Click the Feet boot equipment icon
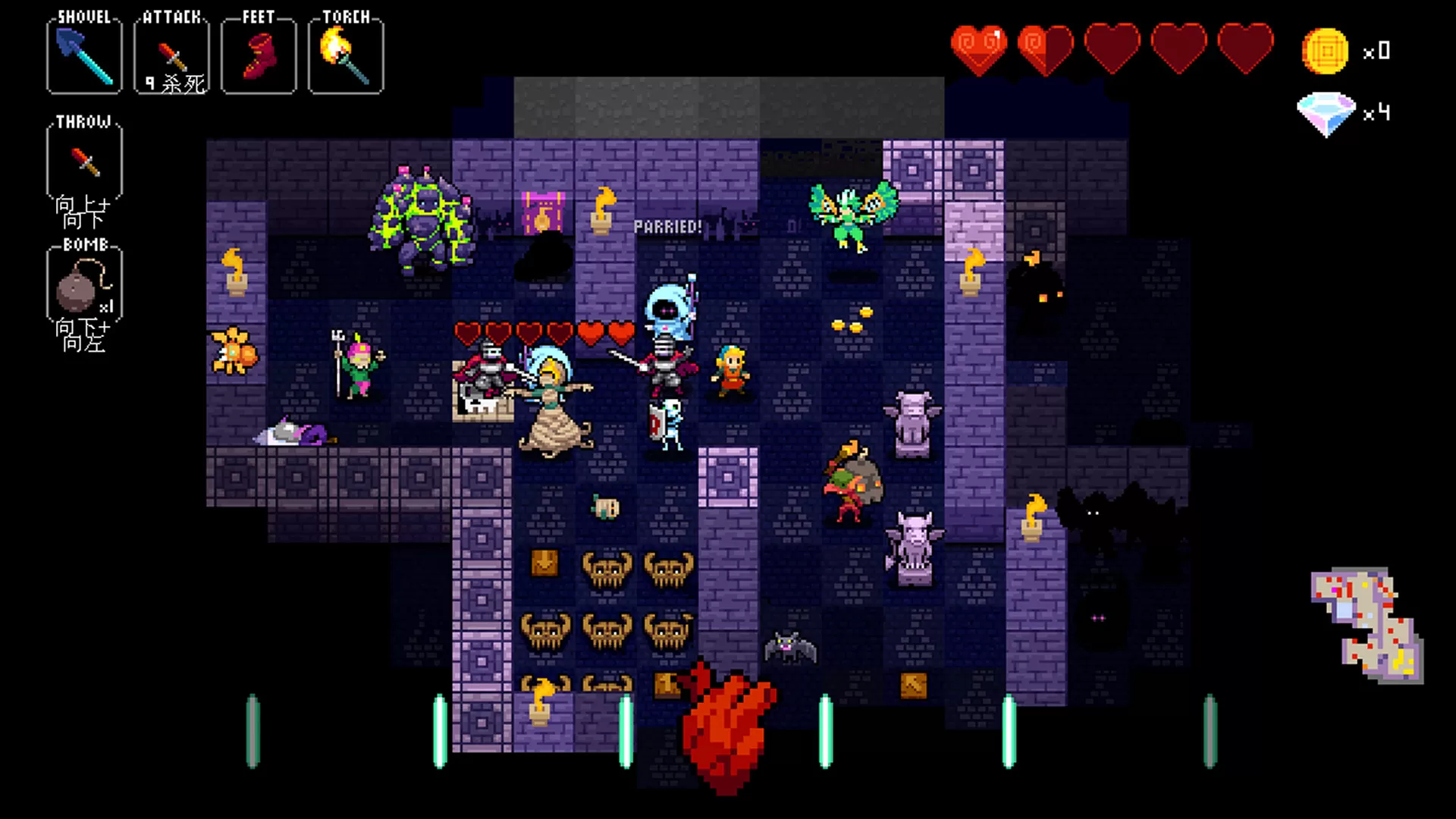The image size is (1456, 819). (258, 53)
